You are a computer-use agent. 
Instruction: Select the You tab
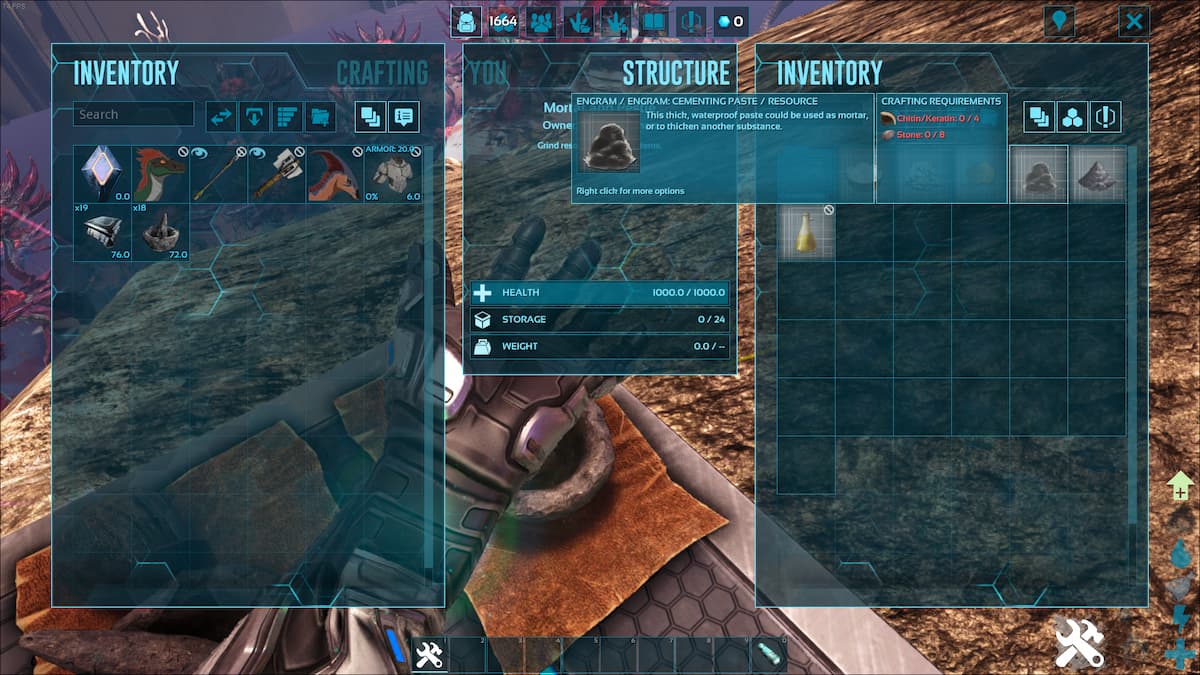488,72
